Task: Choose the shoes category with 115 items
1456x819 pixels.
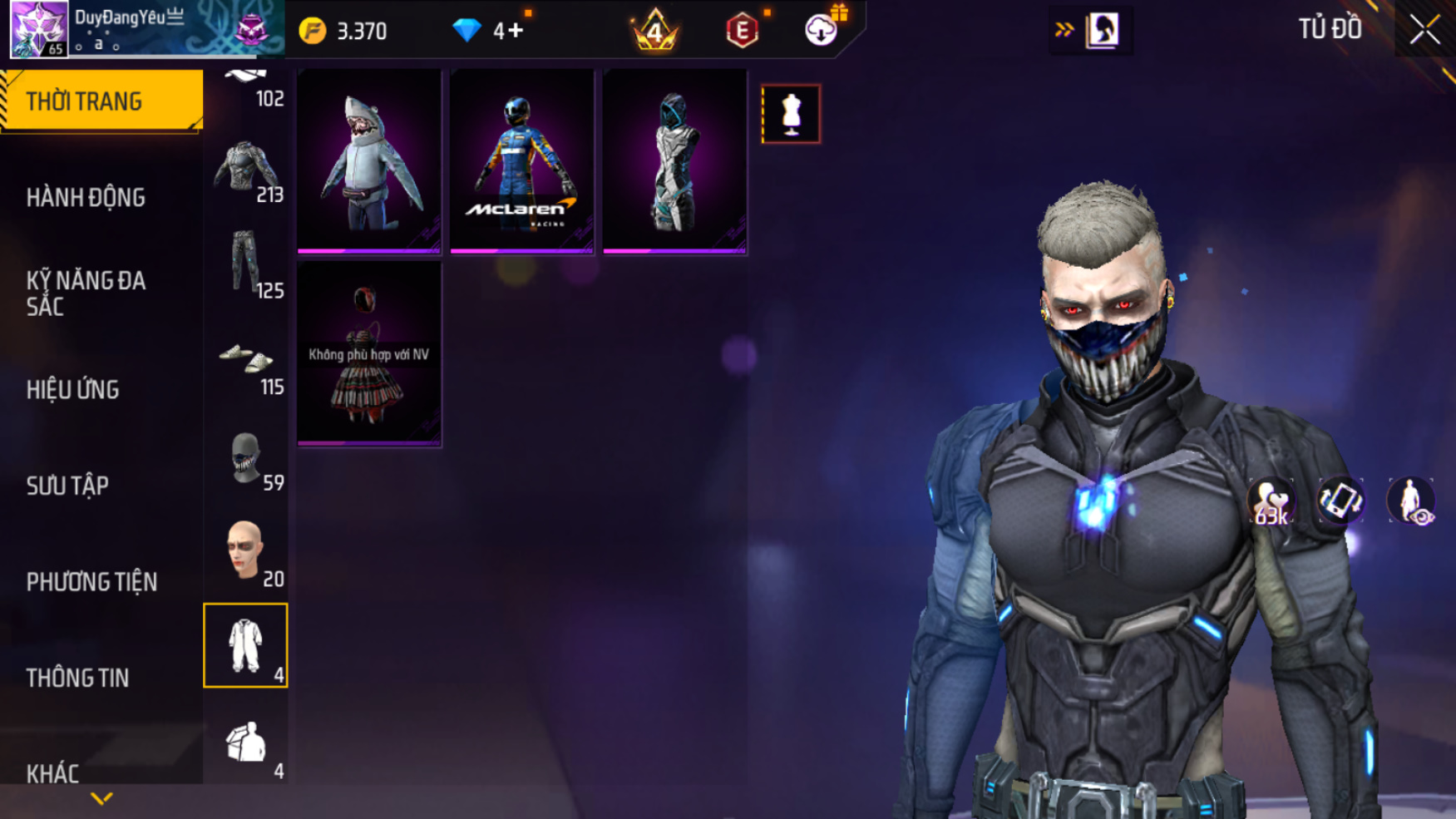Action: coord(246,364)
